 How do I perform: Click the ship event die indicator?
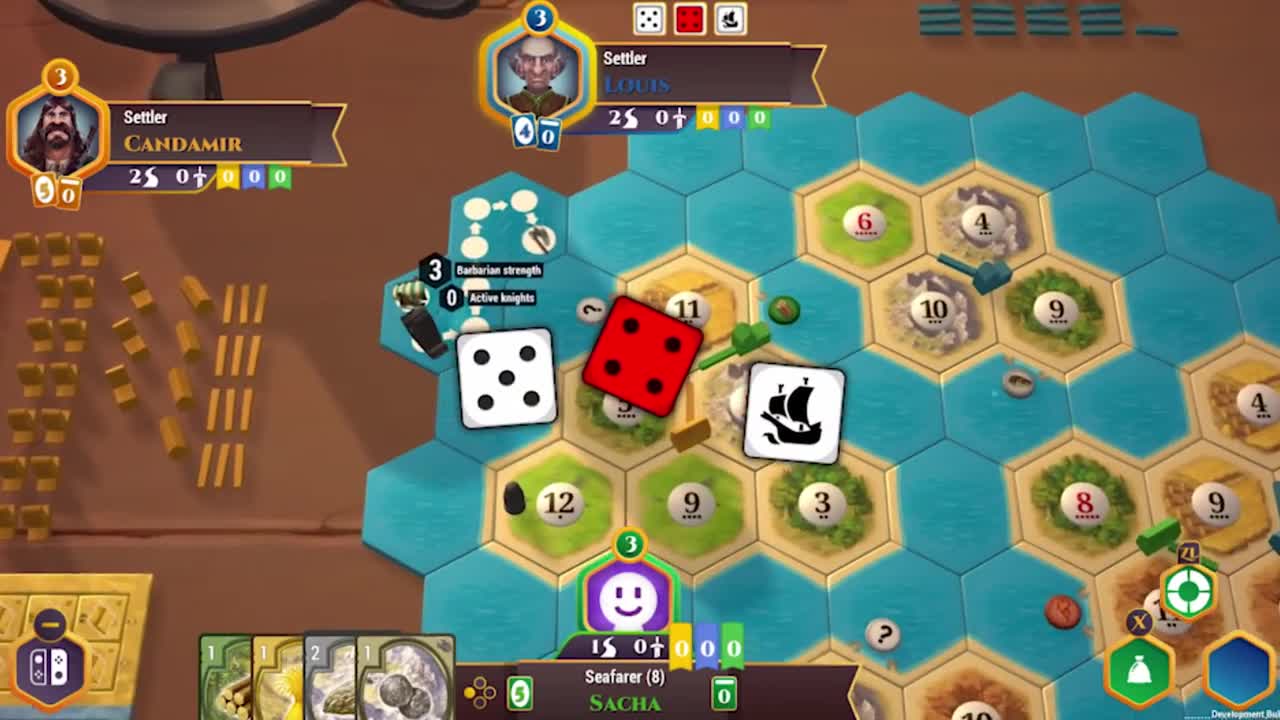pyautogui.click(x=730, y=19)
